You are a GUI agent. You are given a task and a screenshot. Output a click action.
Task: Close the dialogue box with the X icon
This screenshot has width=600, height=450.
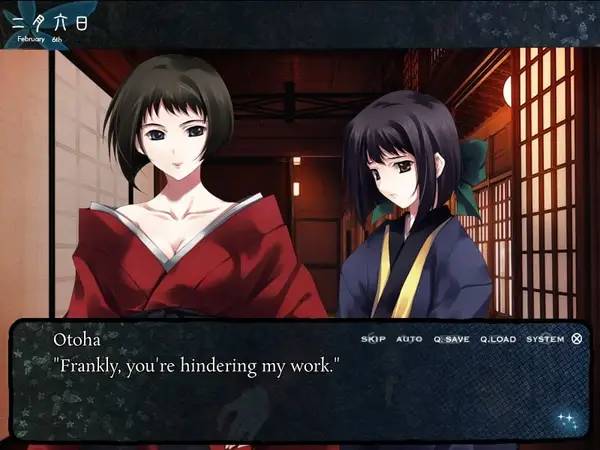pos(577,339)
